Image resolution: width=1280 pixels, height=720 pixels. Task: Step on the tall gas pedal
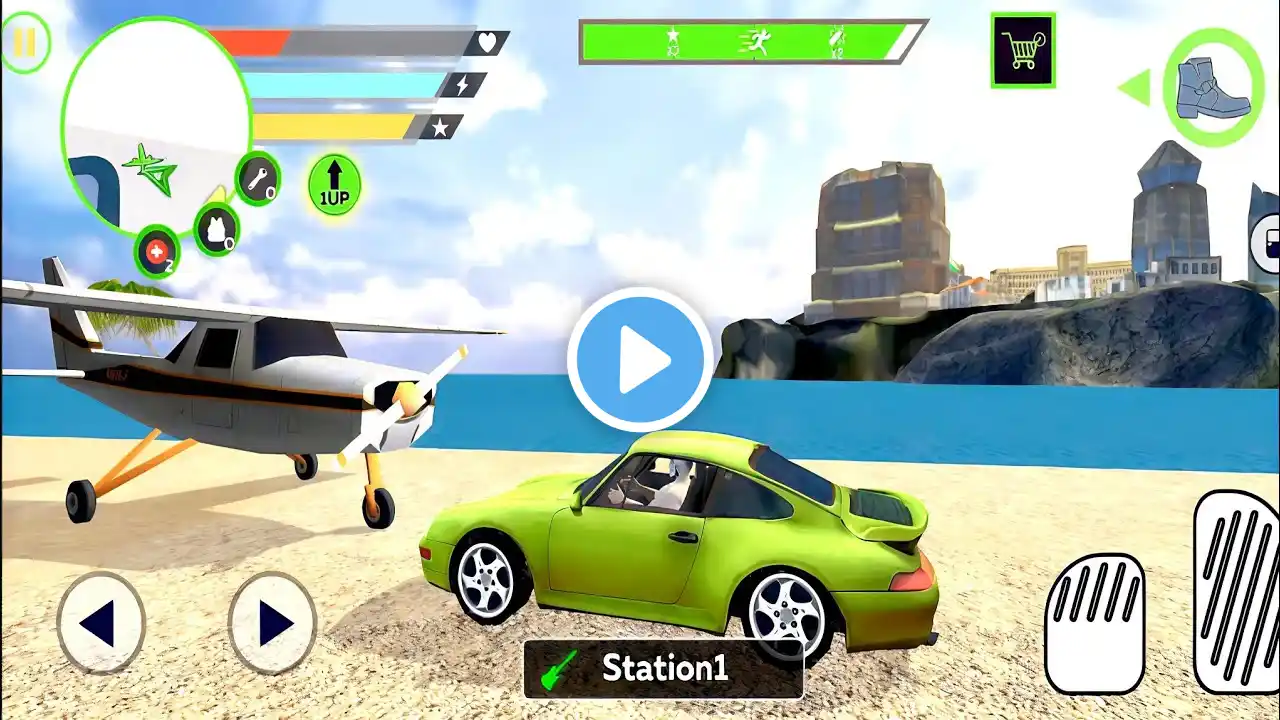pyautogui.click(x=1238, y=590)
